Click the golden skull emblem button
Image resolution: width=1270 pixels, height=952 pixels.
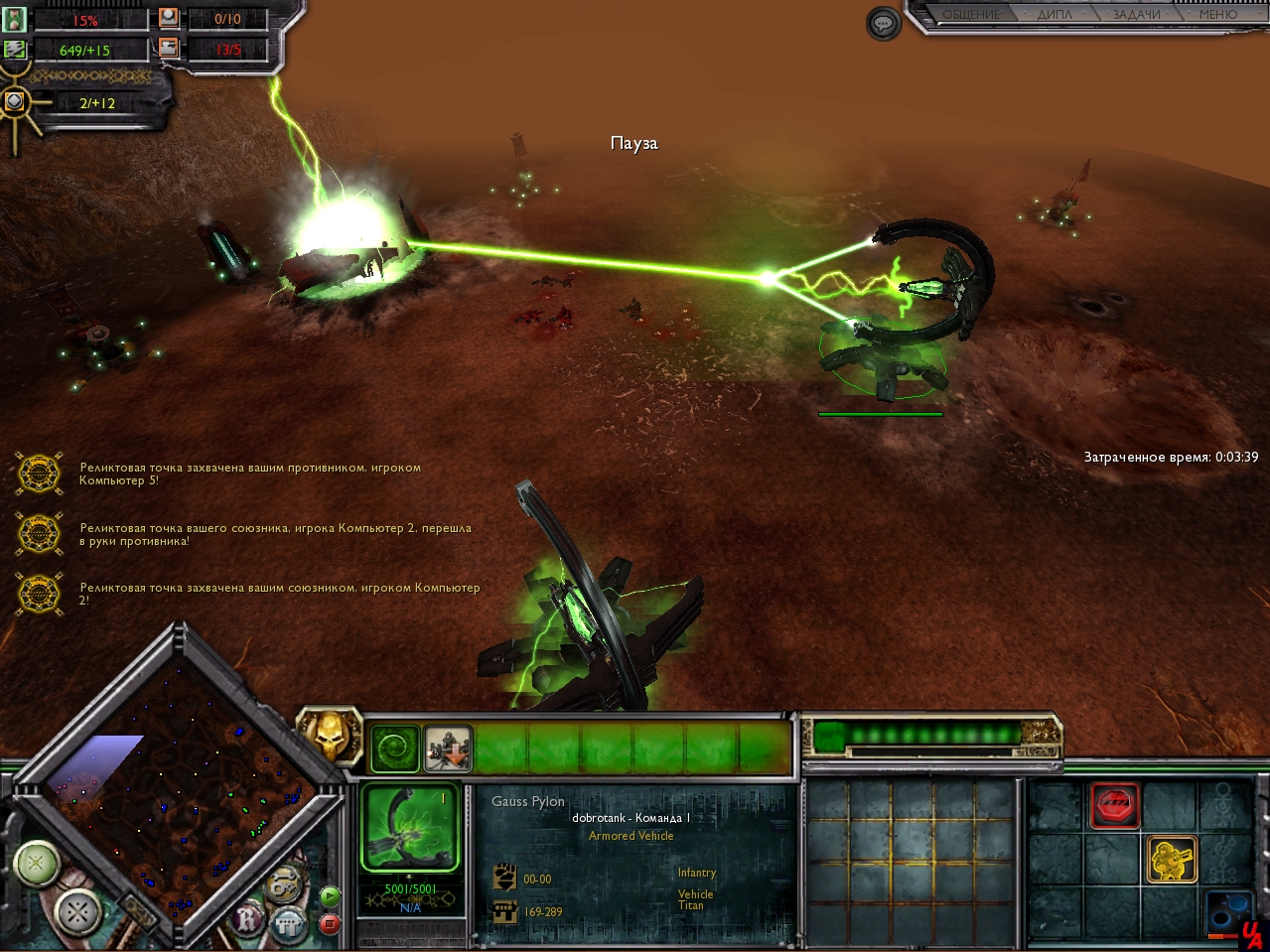click(328, 733)
